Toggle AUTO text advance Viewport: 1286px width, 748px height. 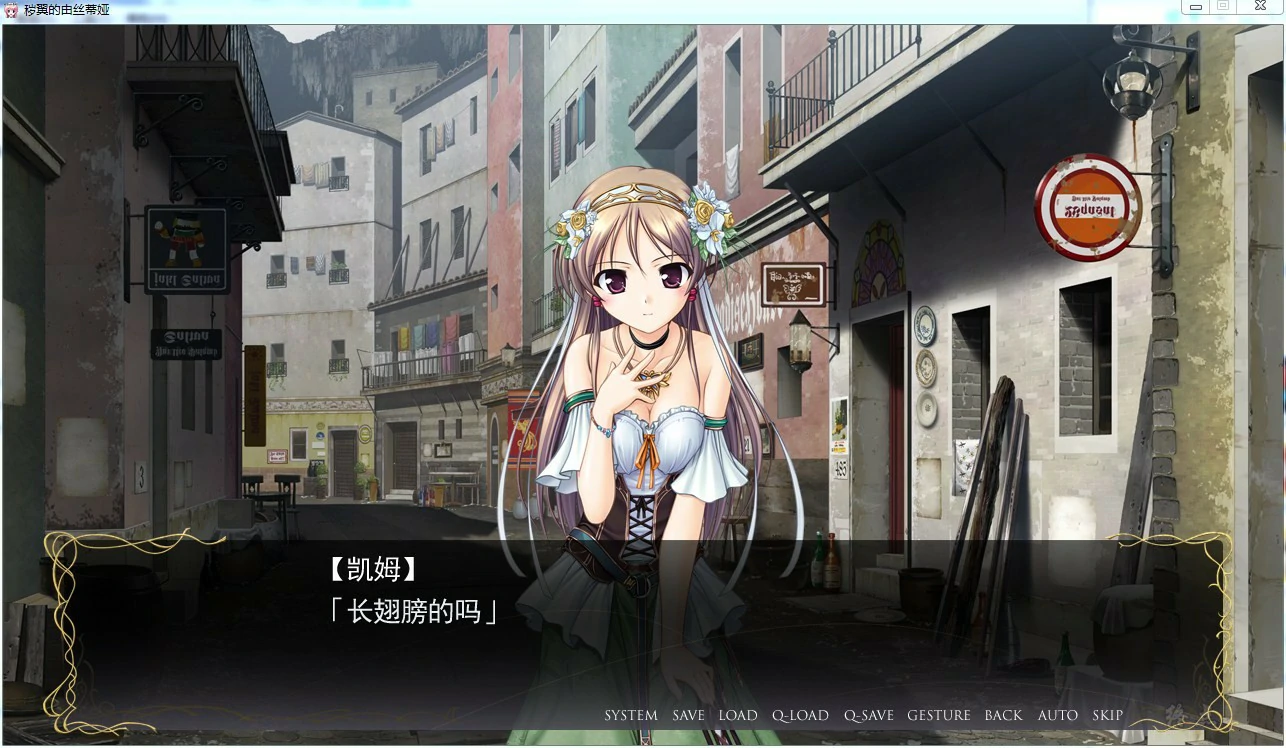click(1057, 715)
